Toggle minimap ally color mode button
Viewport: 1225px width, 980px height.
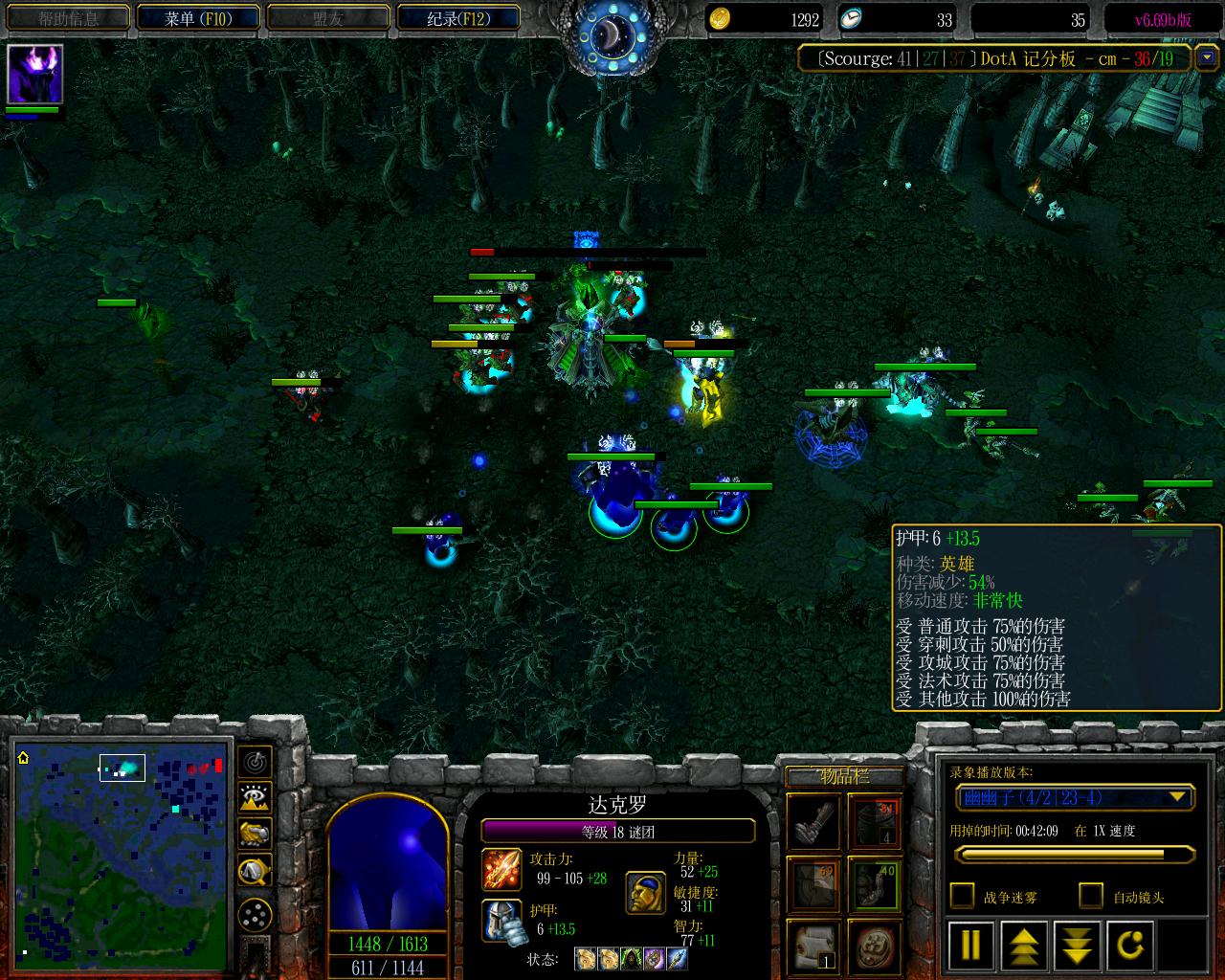(x=255, y=834)
